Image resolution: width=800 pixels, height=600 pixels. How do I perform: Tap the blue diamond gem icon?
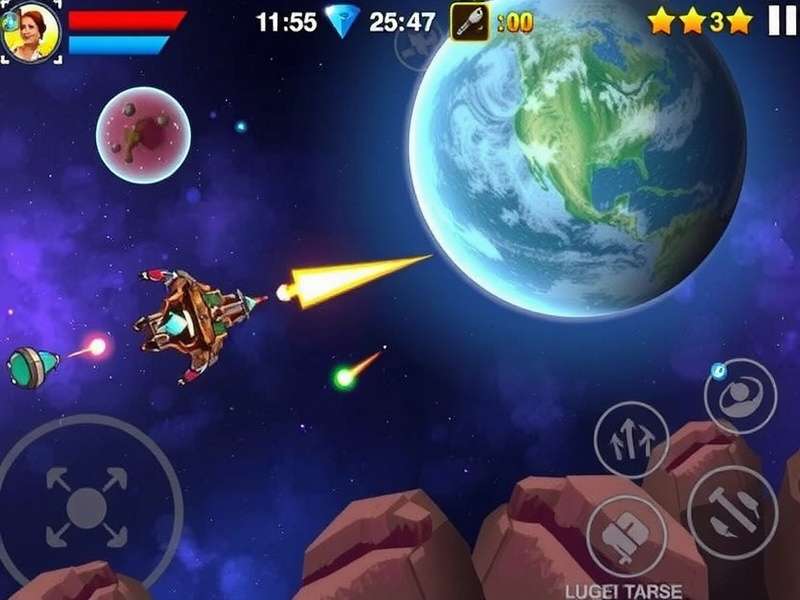tap(343, 21)
